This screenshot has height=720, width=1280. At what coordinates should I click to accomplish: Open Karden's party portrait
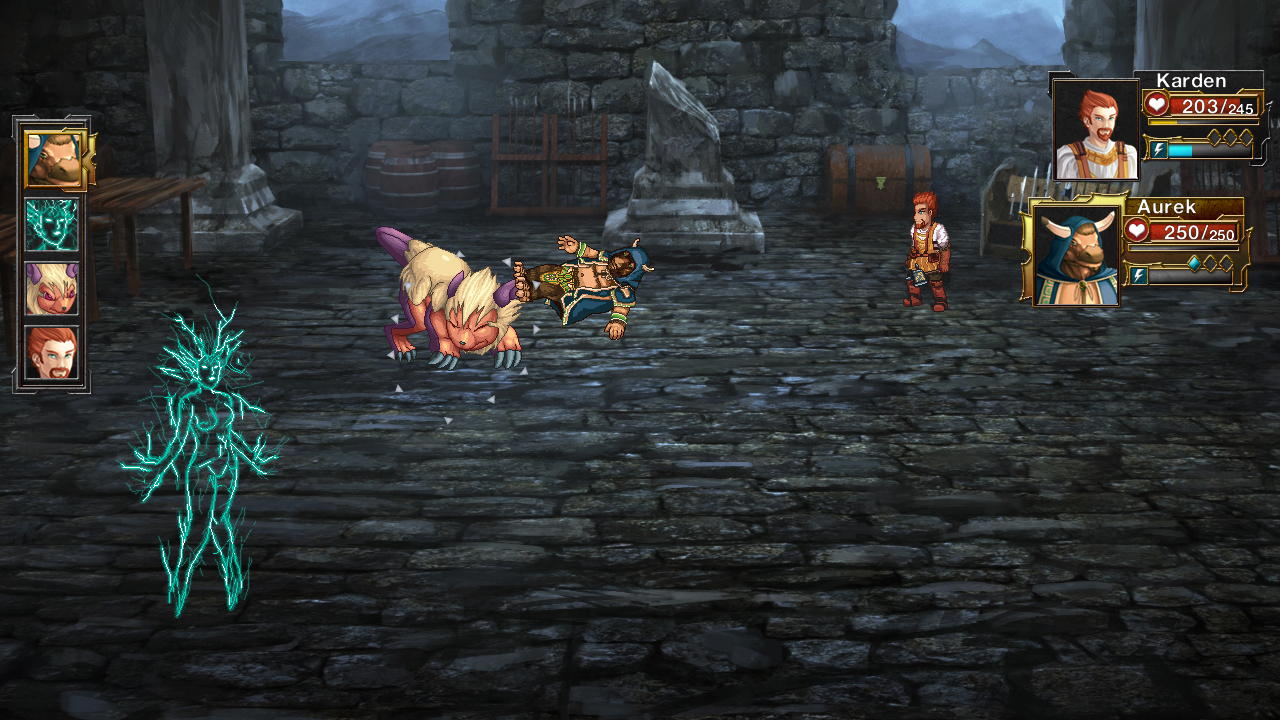pos(1096,130)
